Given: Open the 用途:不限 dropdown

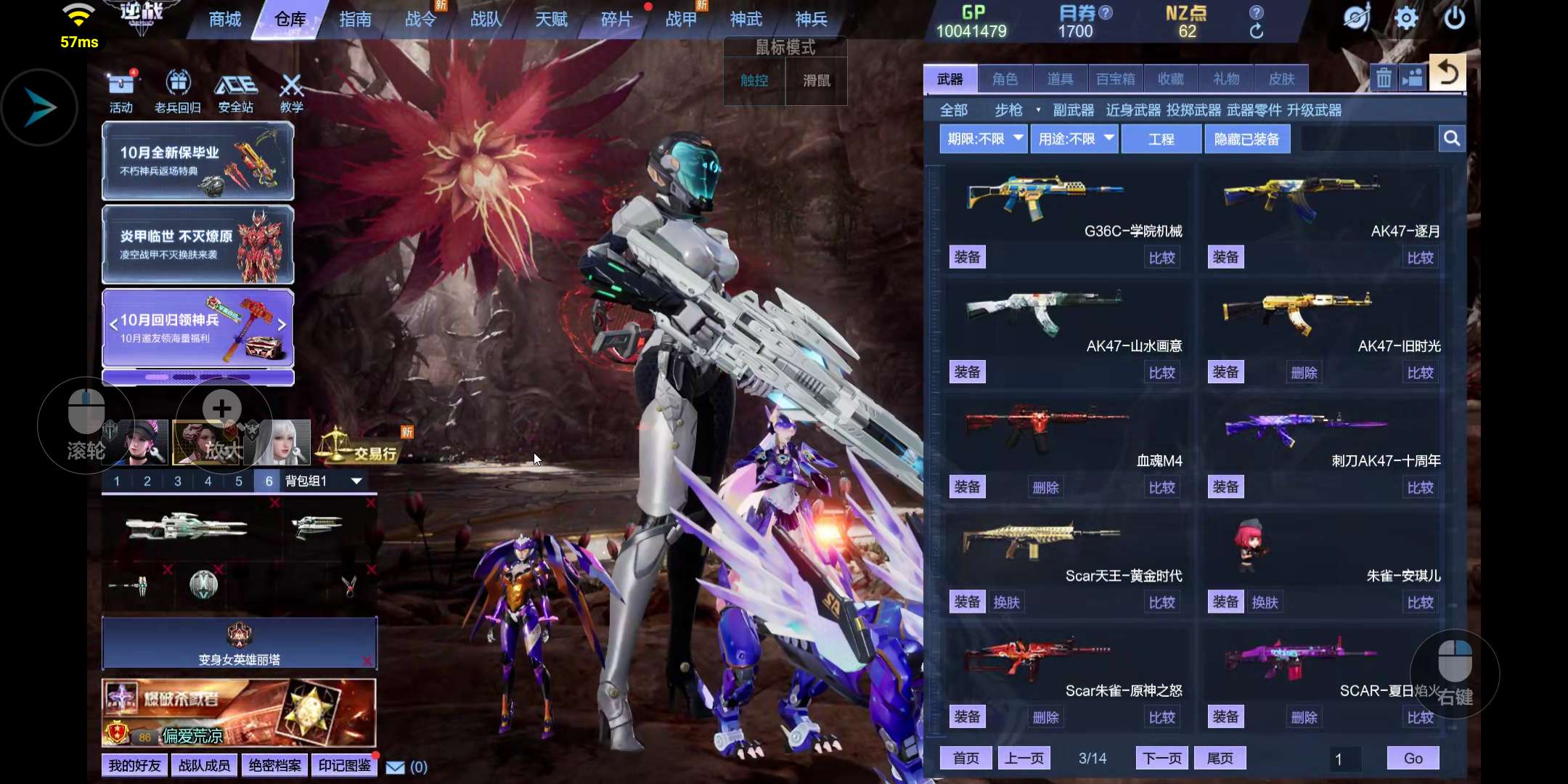Looking at the screenshot, I should pos(1075,139).
